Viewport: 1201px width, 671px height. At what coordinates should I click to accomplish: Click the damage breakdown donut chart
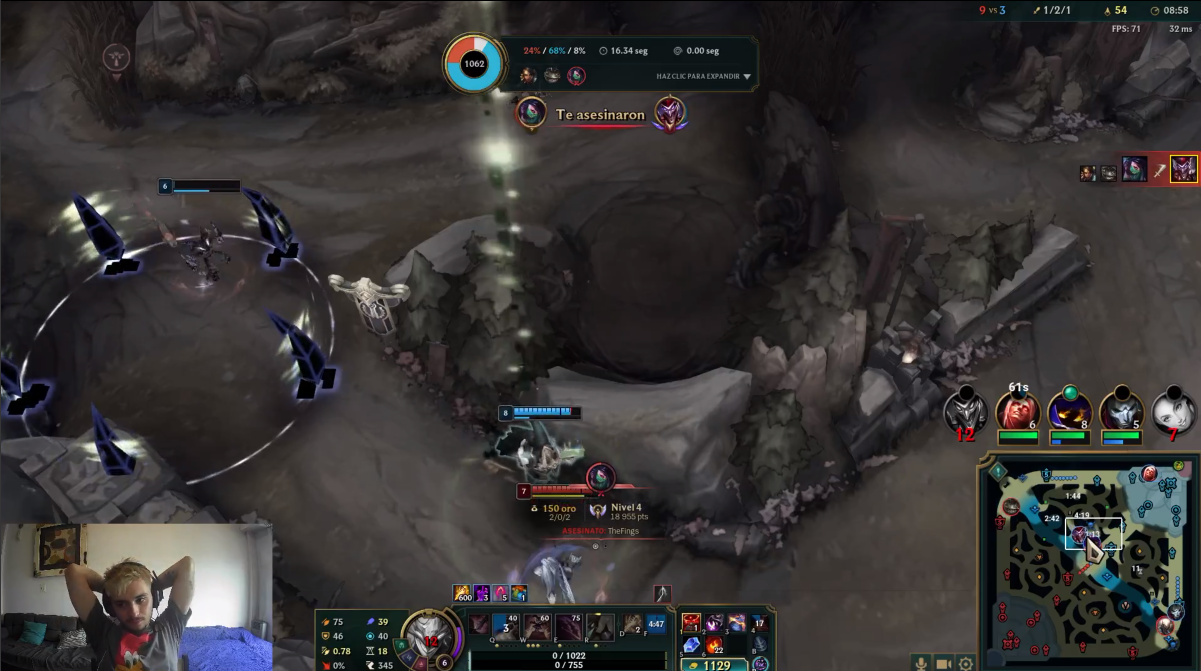(x=474, y=63)
